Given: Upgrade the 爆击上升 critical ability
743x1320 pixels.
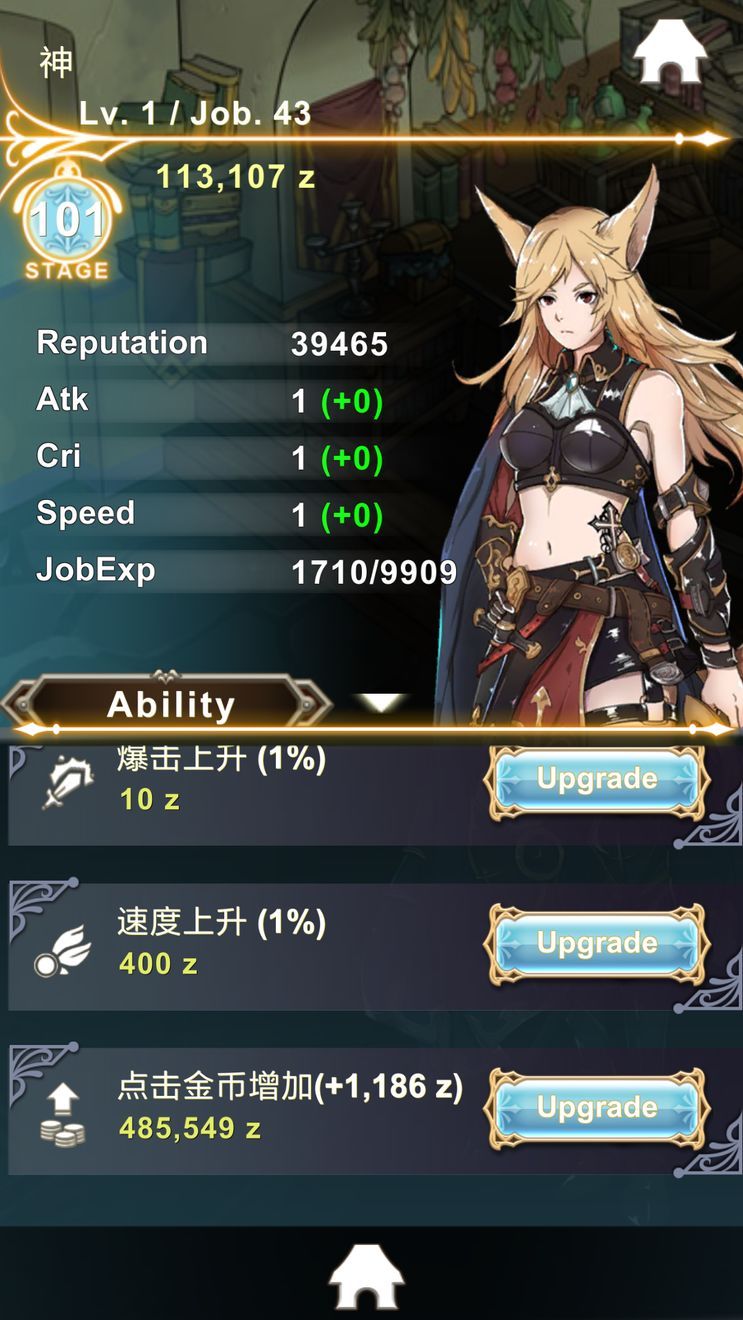Looking at the screenshot, I should (x=597, y=779).
